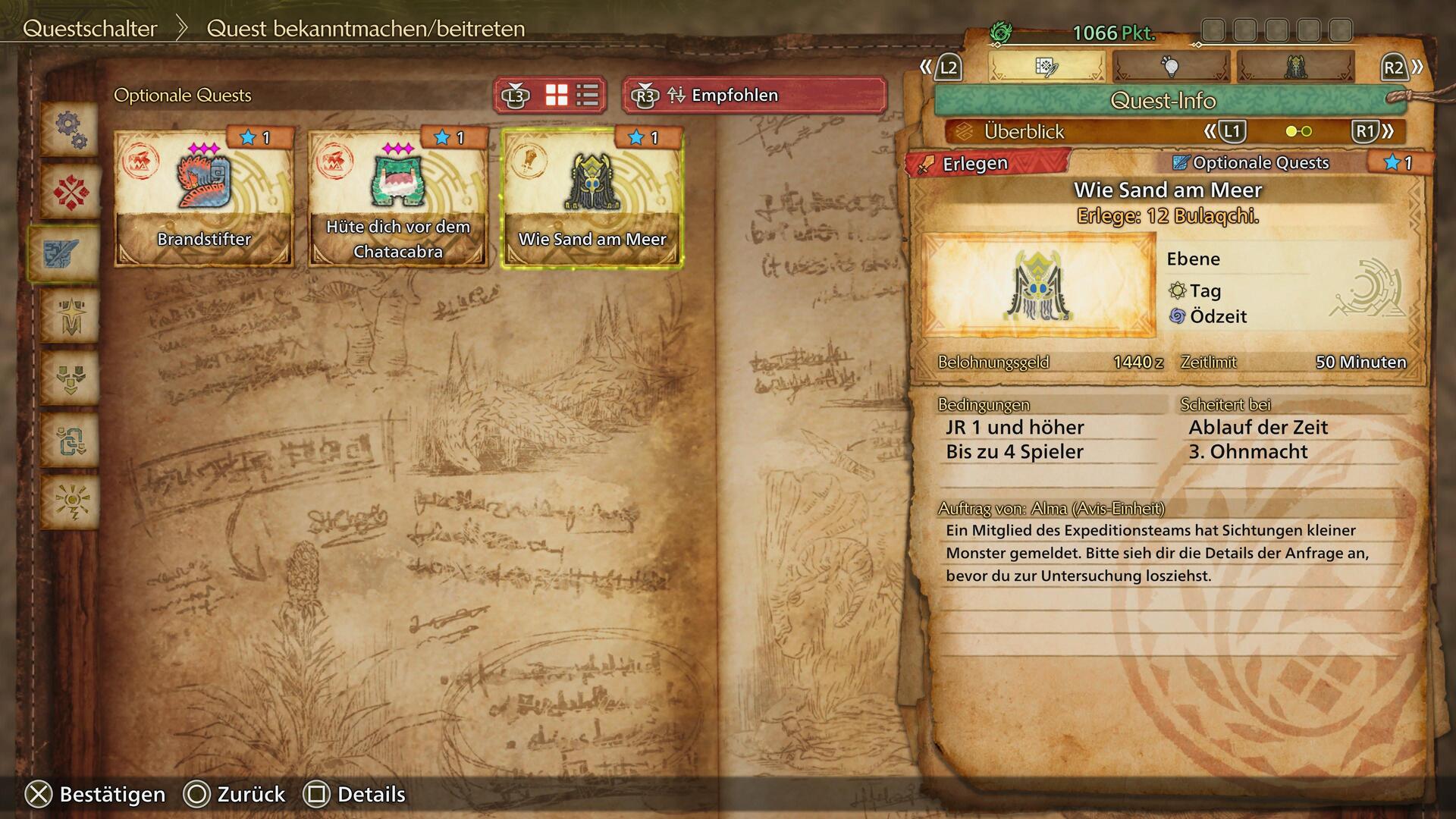The height and width of the screenshot is (819, 1456).
Task: Click the Überblick page header
Action: click(x=1024, y=132)
